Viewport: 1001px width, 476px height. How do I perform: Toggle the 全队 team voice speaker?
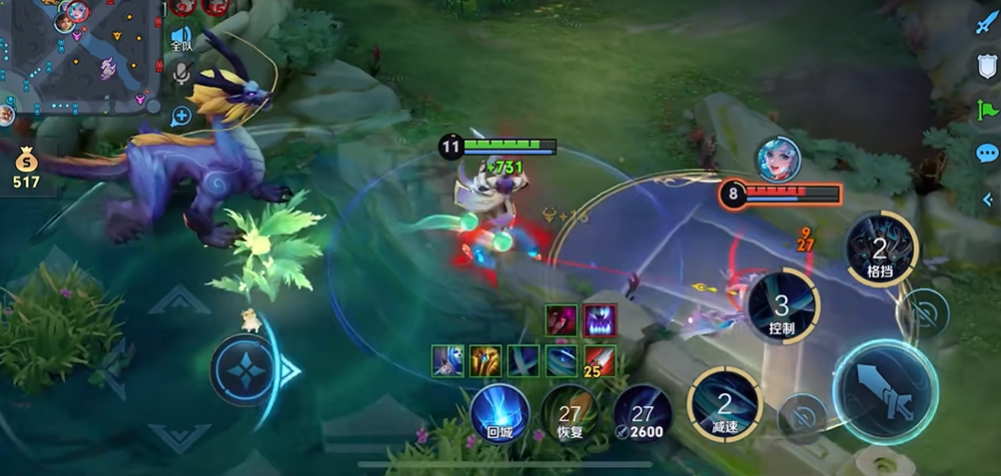tap(181, 39)
